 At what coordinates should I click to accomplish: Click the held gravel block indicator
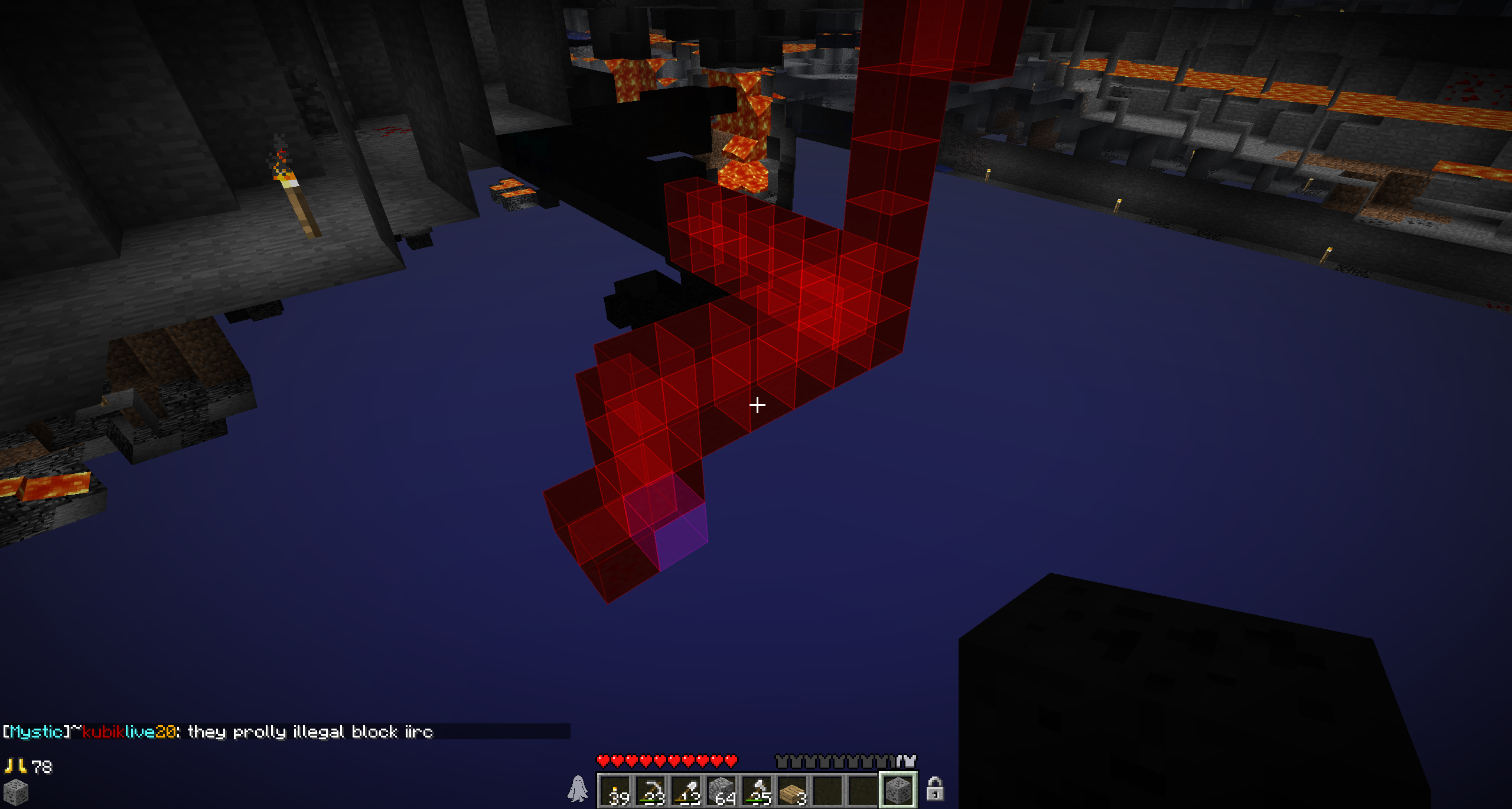[16, 792]
